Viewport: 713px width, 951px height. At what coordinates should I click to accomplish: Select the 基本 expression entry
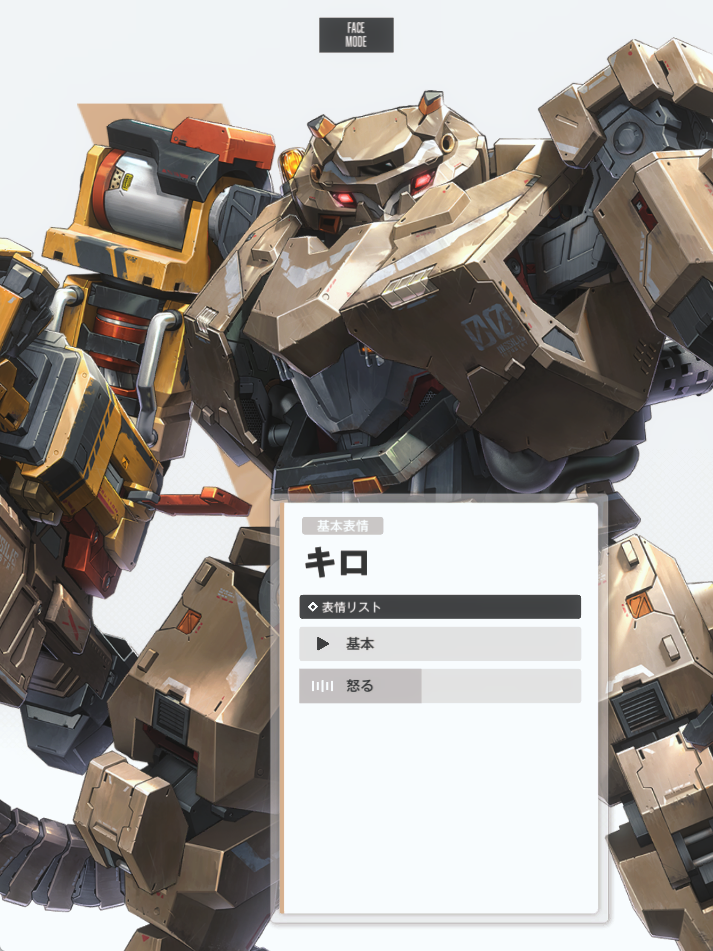tap(439, 644)
